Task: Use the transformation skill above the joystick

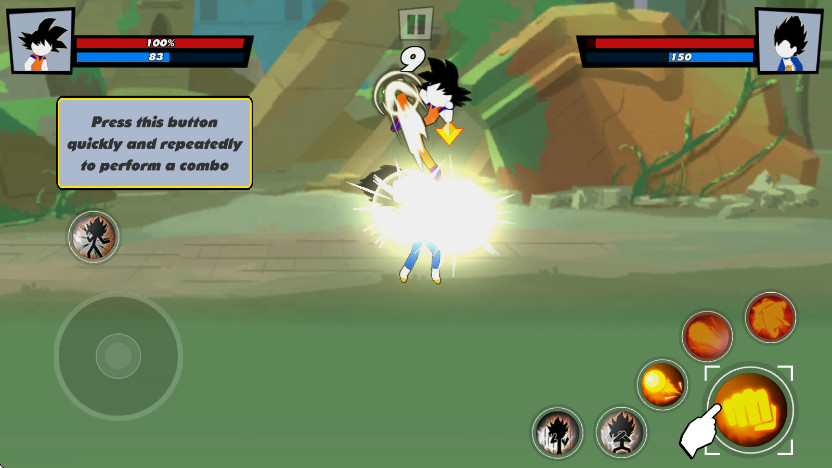Action: pos(94,237)
